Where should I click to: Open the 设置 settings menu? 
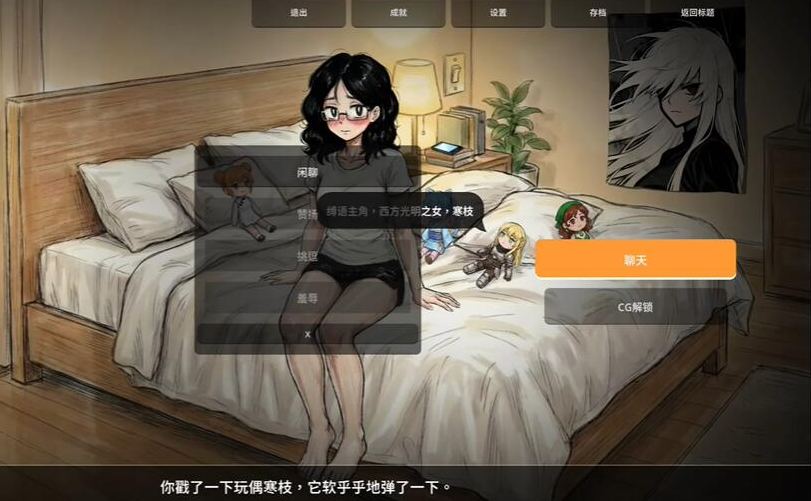[x=498, y=13]
